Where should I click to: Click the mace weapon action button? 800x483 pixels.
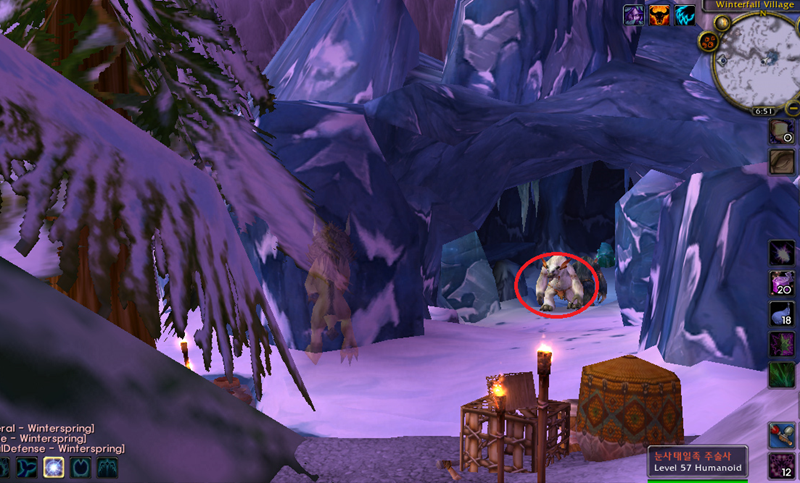[x=782, y=435]
